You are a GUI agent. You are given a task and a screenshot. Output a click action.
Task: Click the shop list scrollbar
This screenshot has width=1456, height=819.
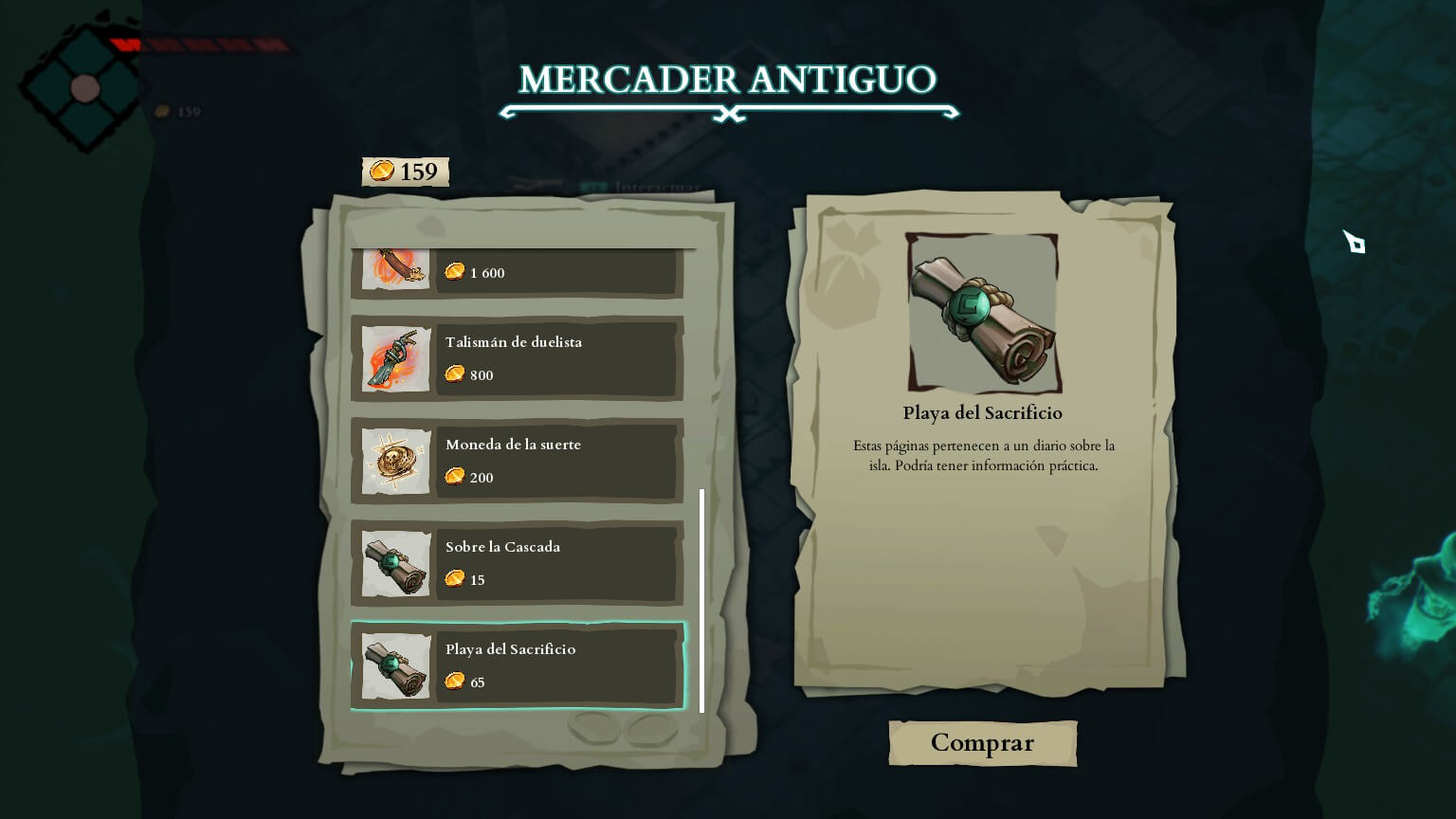[x=701, y=600]
